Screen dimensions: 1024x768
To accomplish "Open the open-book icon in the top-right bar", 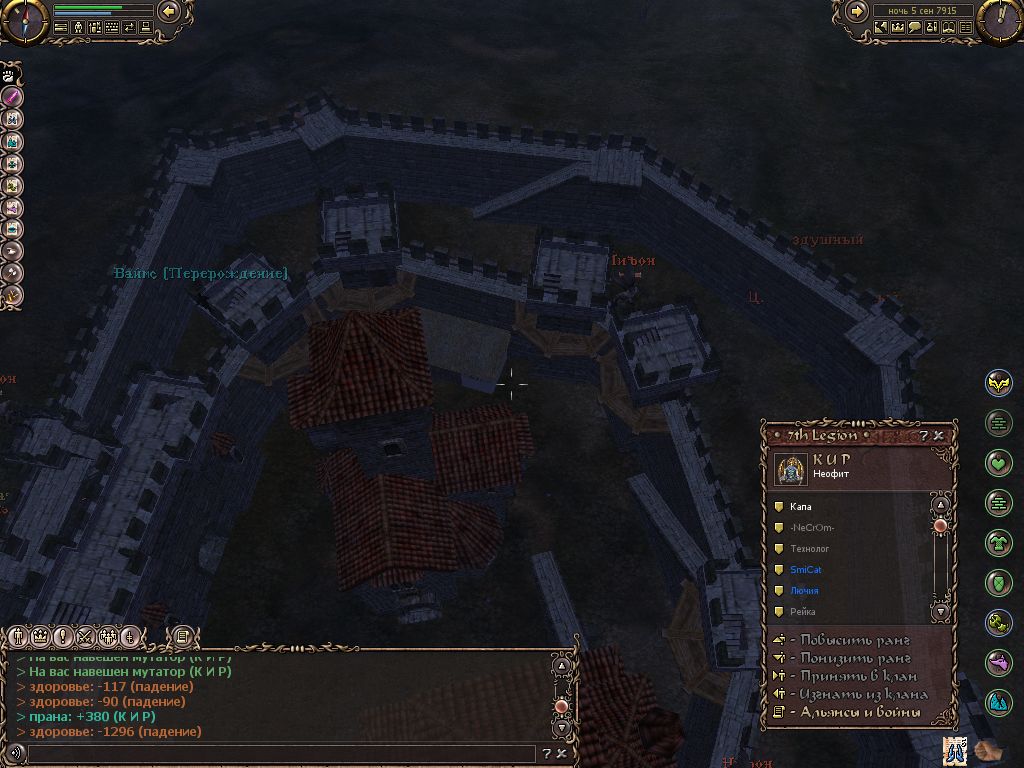I will pos(948,27).
